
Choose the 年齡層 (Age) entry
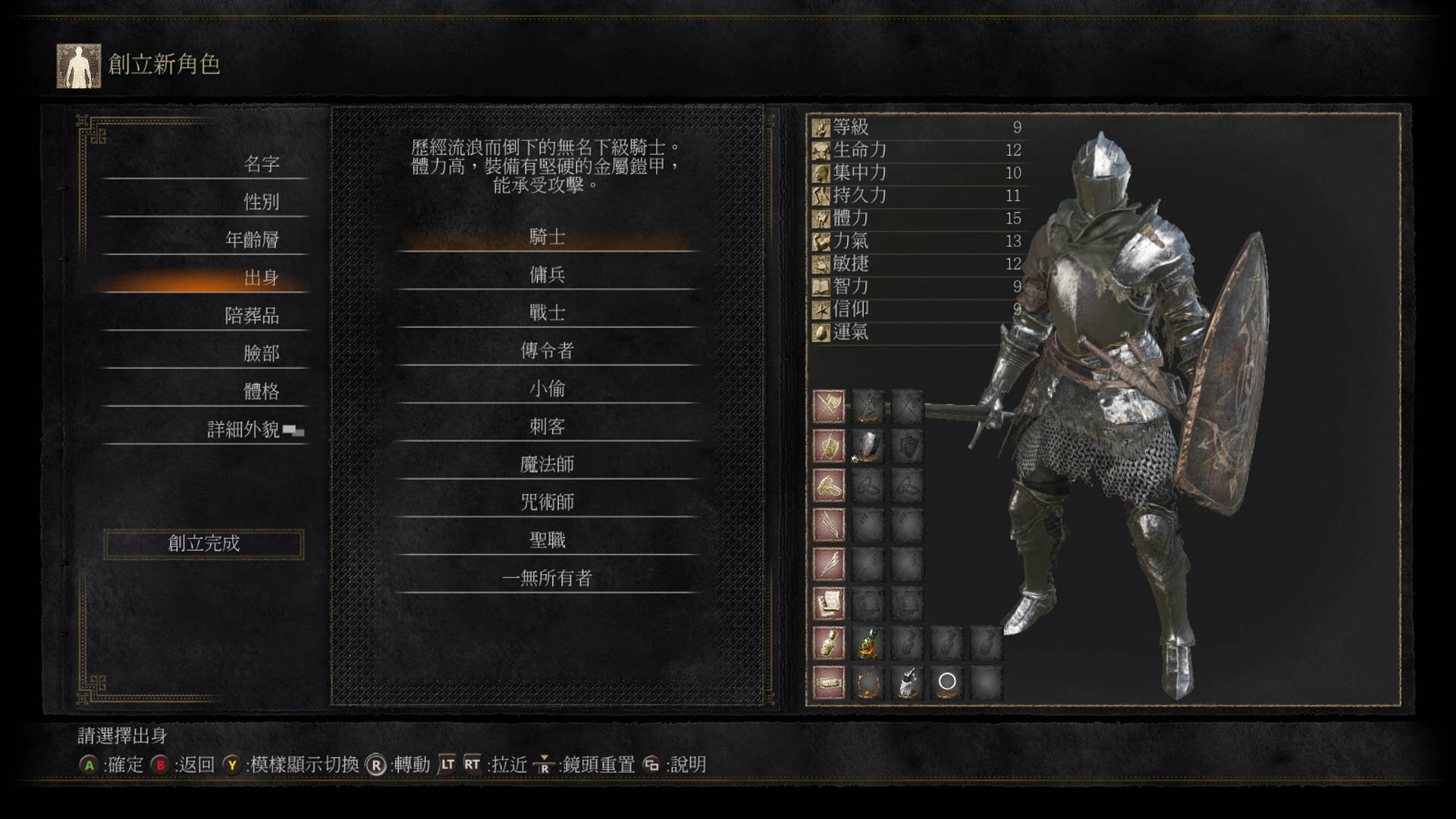coord(253,240)
